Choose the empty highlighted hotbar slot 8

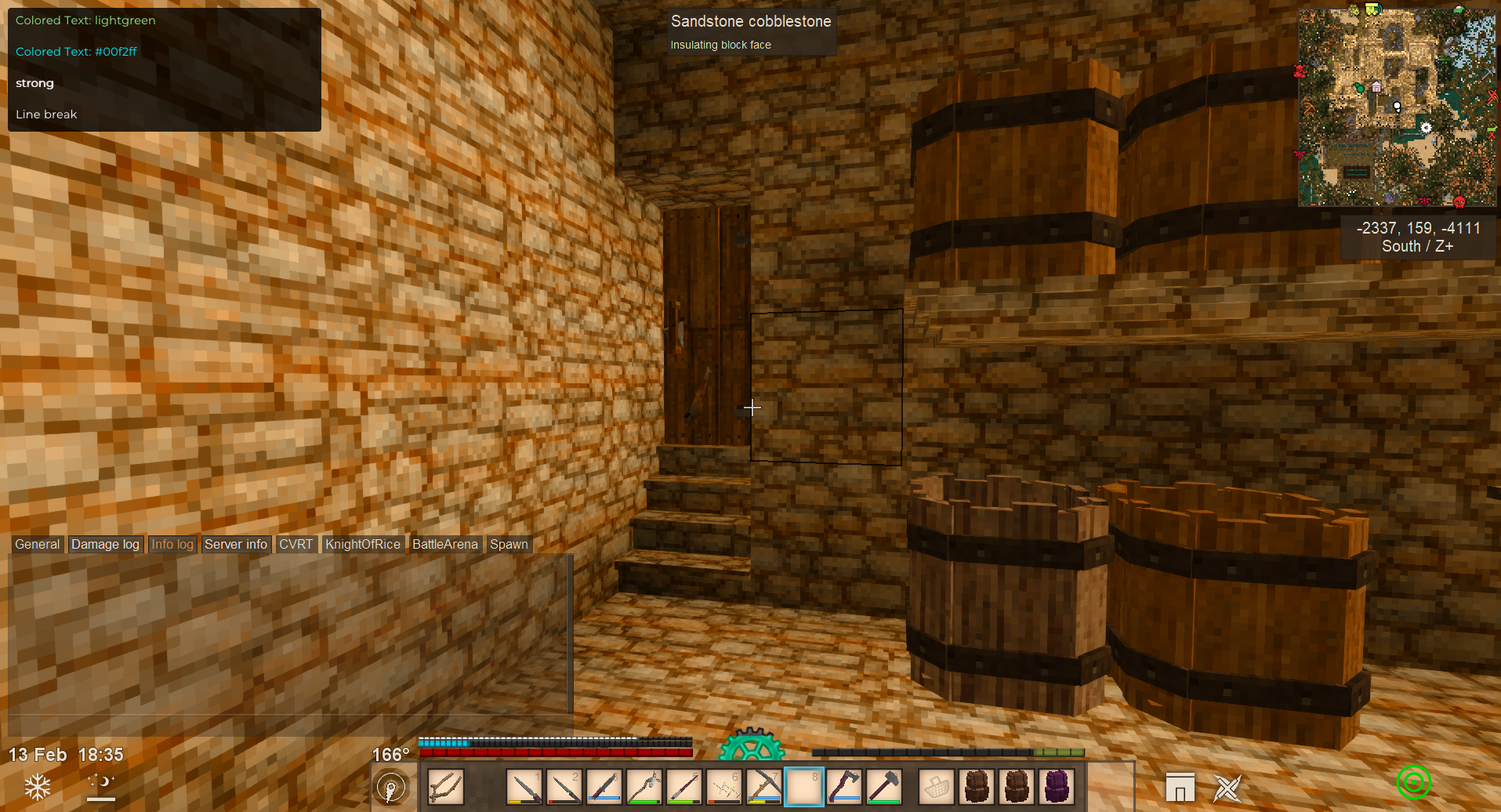[803, 787]
